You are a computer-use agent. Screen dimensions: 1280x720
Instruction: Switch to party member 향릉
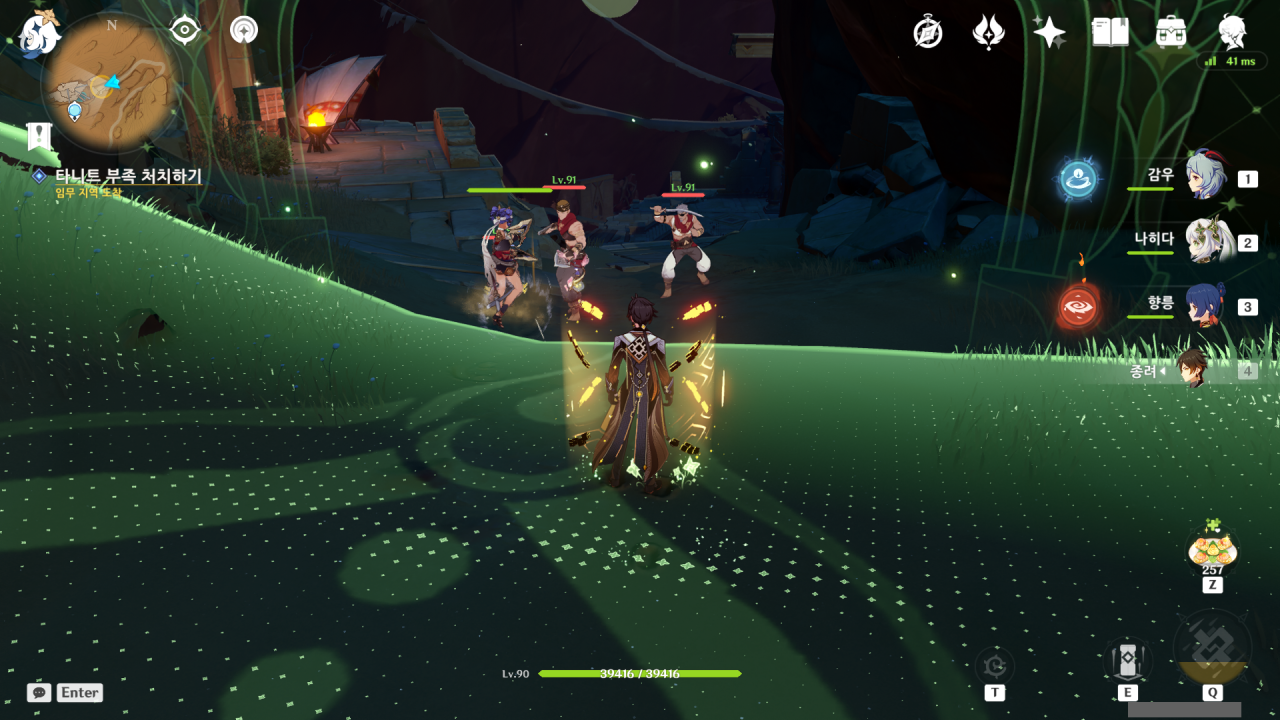click(x=1205, y=306)
